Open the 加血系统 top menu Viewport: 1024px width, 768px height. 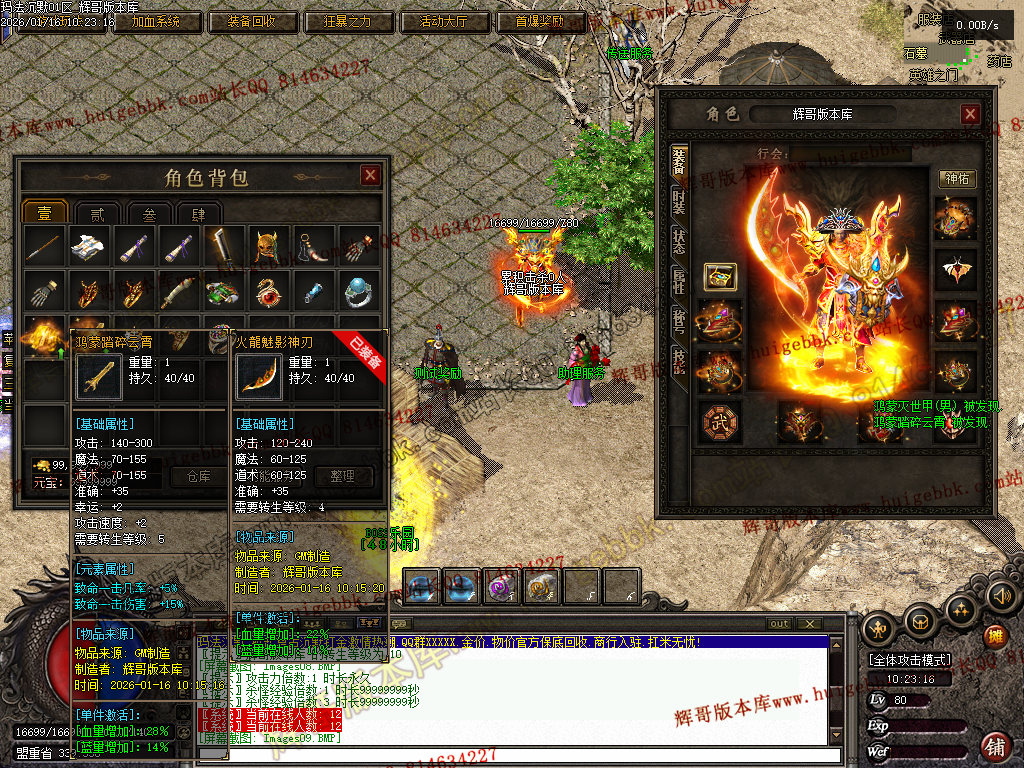[155, 21]
